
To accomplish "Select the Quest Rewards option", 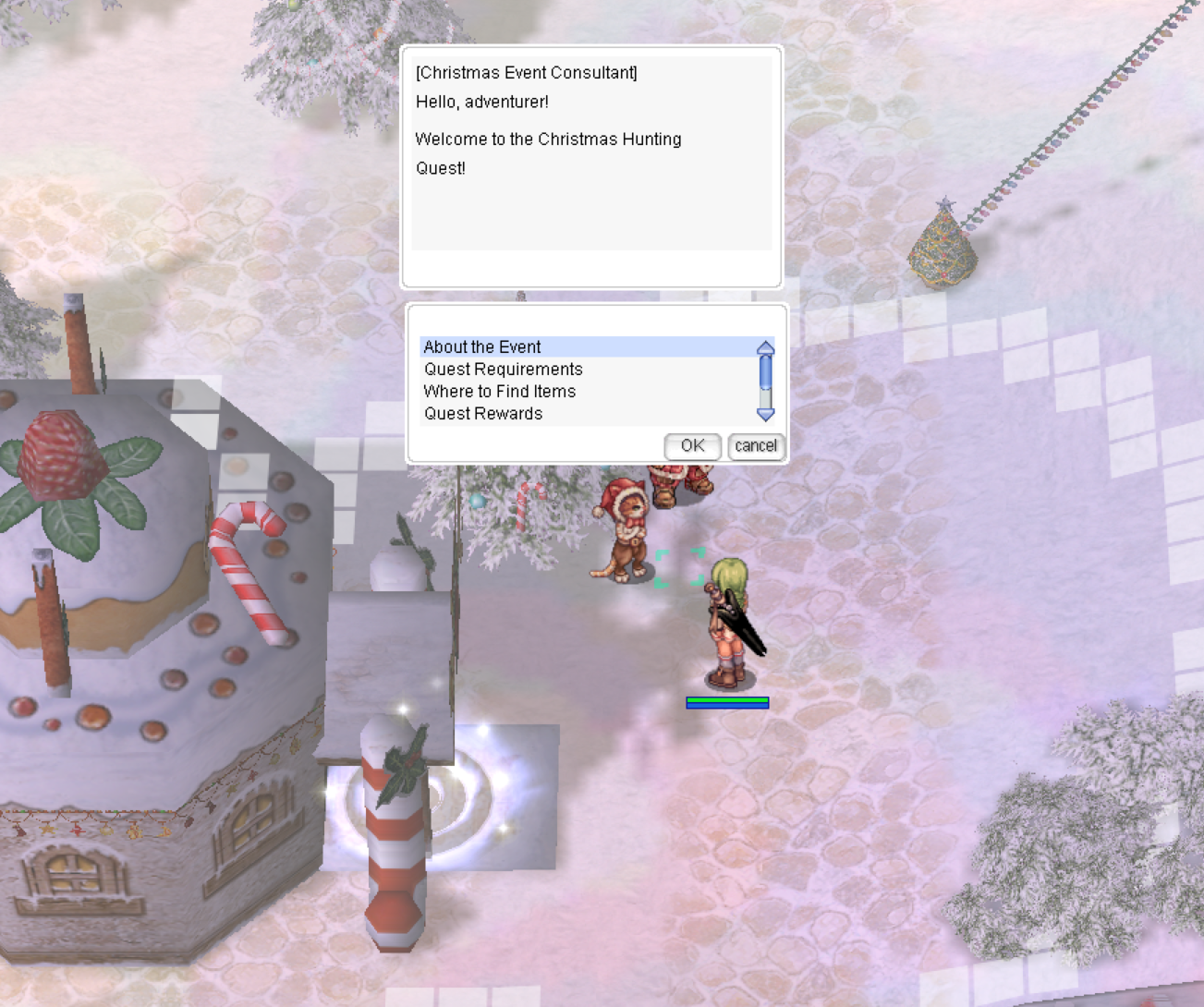I will (481, 414).
